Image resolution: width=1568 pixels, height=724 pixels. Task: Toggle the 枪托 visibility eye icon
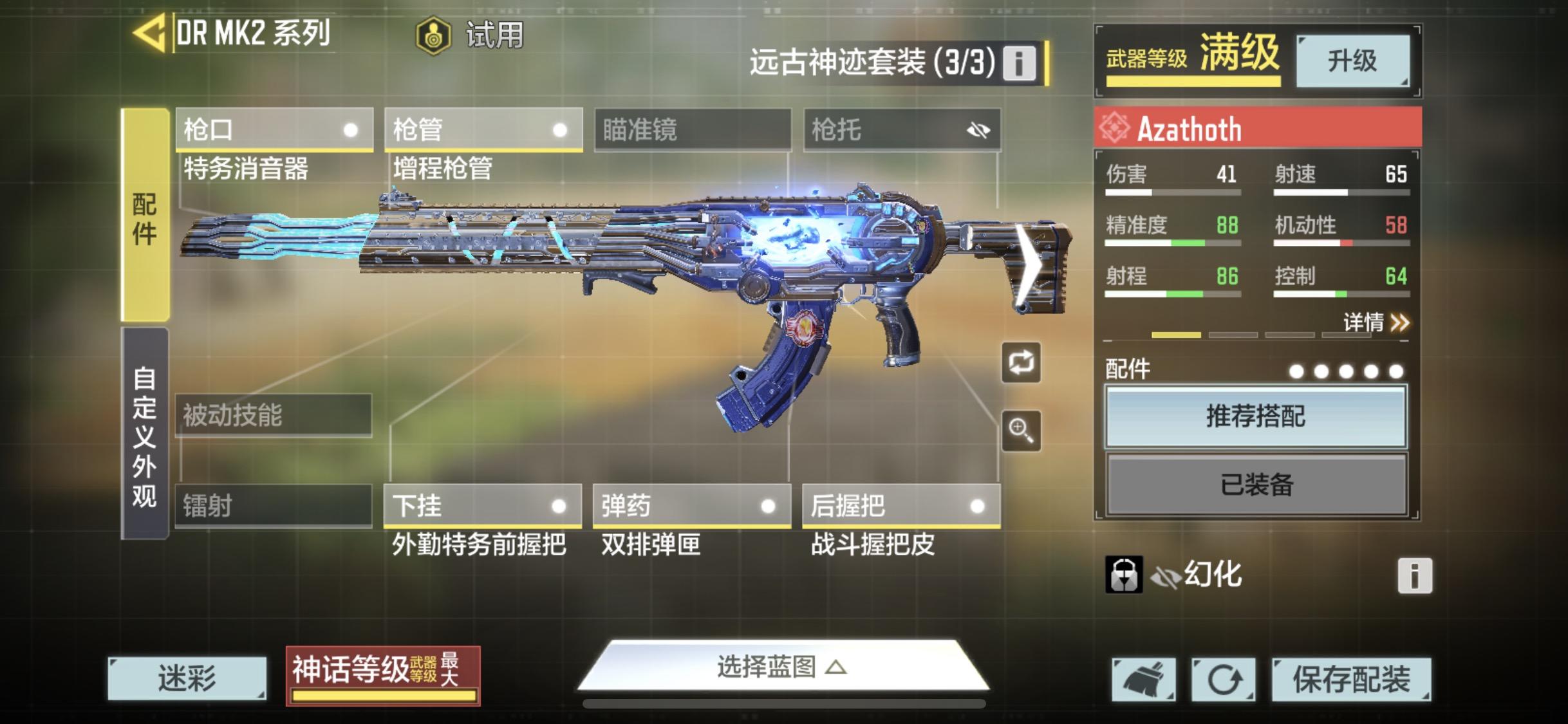977,130
